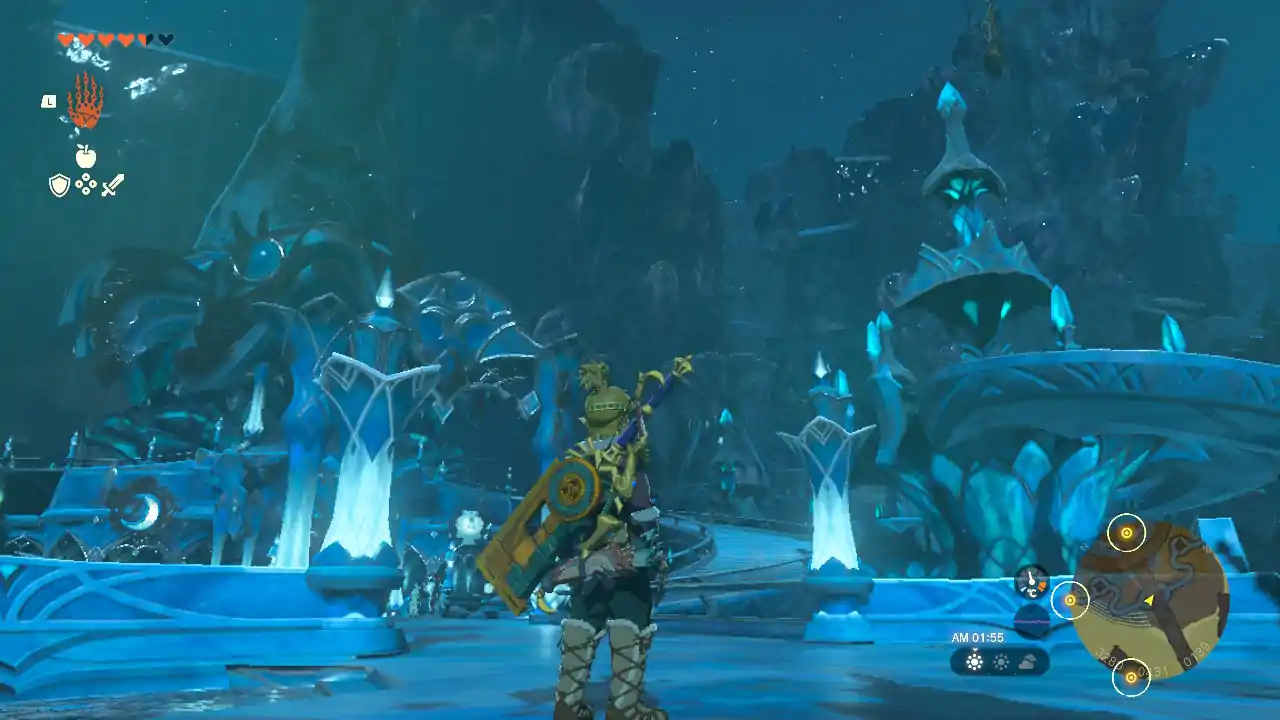Choose the shield equipment icon
1280x720 pixels.
pos(60,185)
